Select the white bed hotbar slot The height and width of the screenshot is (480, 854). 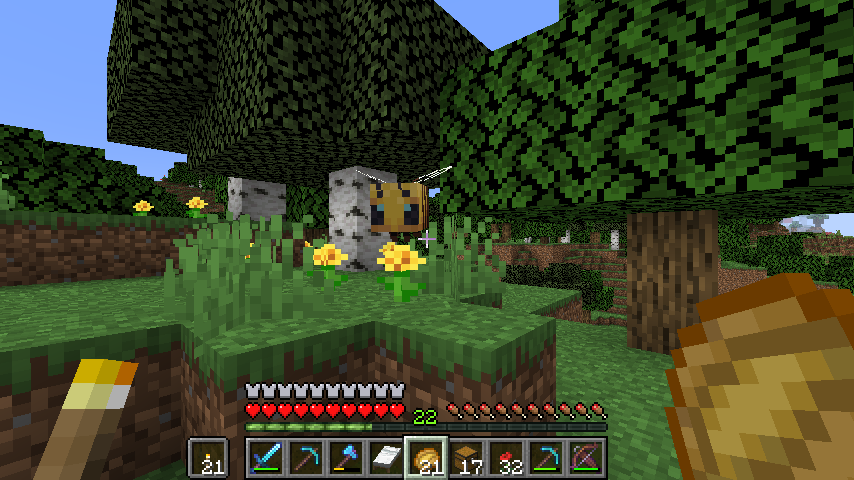[x=385, y=458]
